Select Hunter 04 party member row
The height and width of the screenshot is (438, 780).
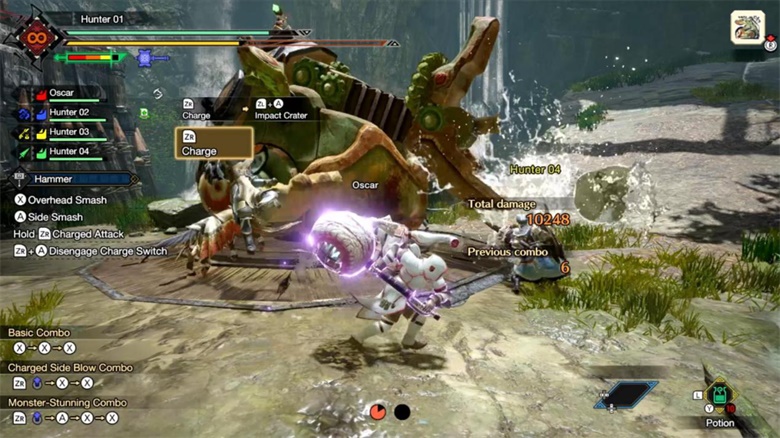[69, 151]
